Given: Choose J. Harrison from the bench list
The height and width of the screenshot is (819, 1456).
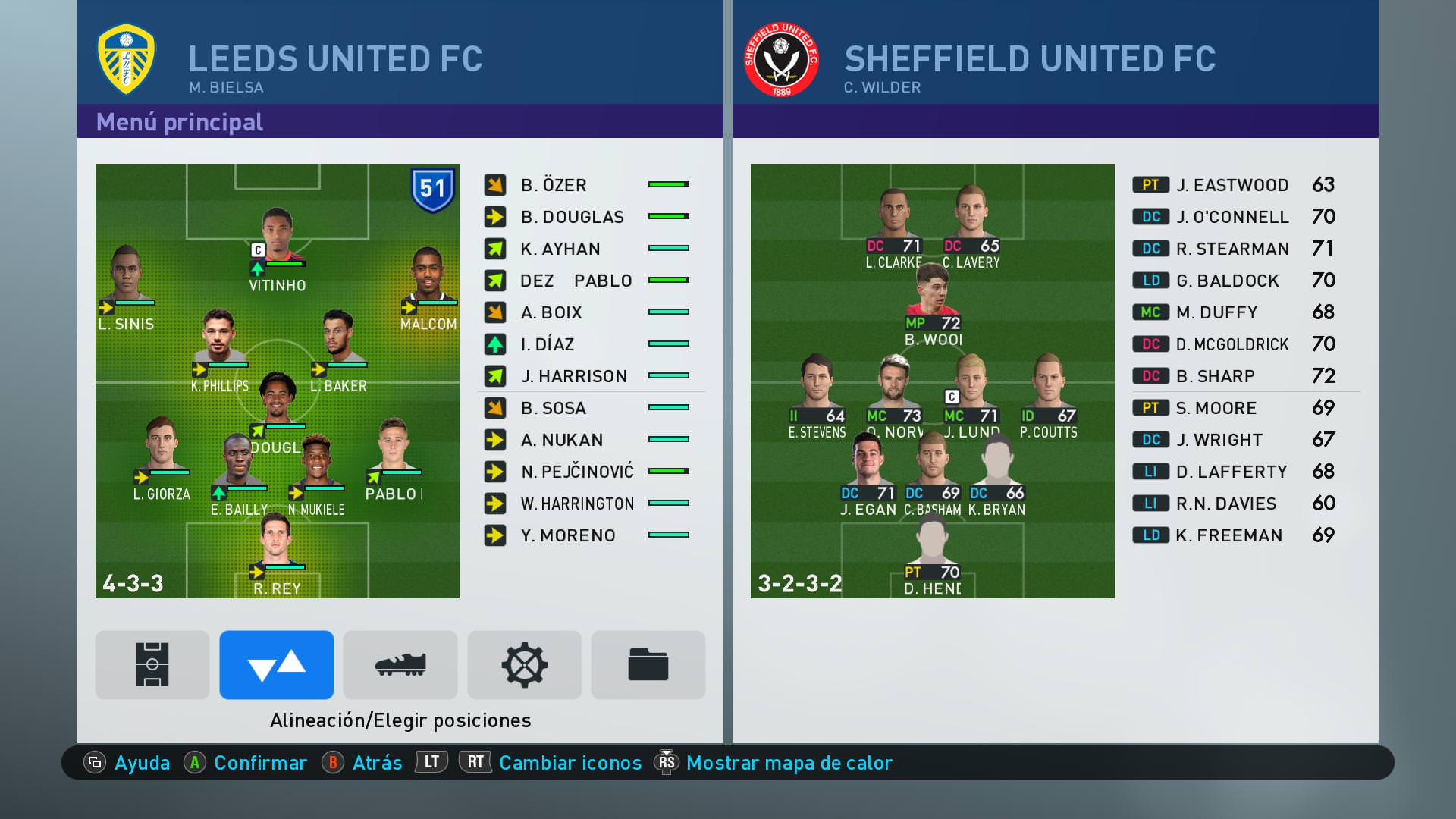Looking at the screenshot, I should [574, 376].
